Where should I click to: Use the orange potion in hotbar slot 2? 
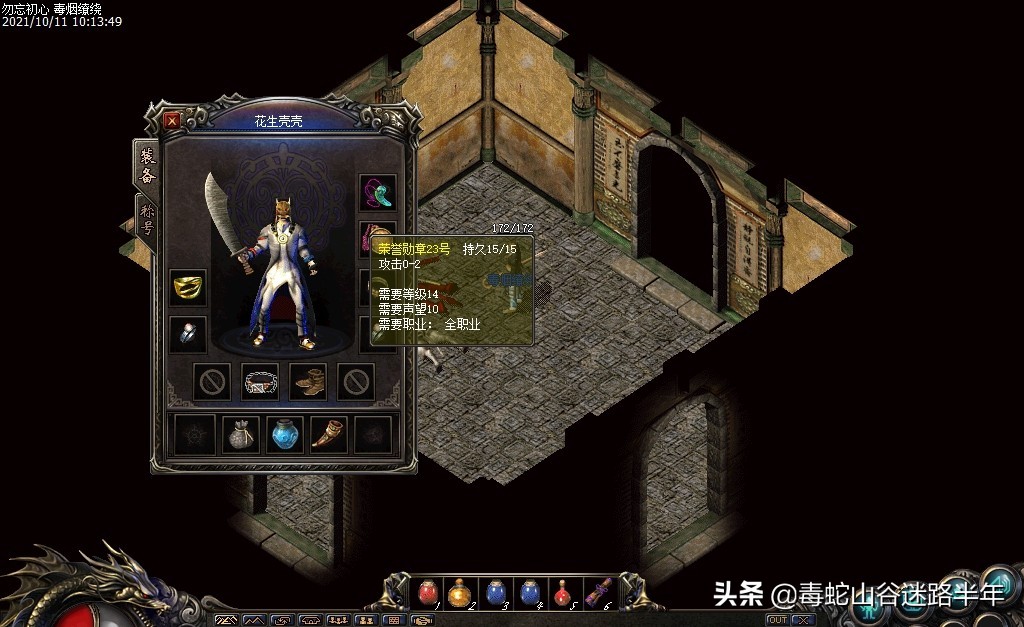(461, 592)
